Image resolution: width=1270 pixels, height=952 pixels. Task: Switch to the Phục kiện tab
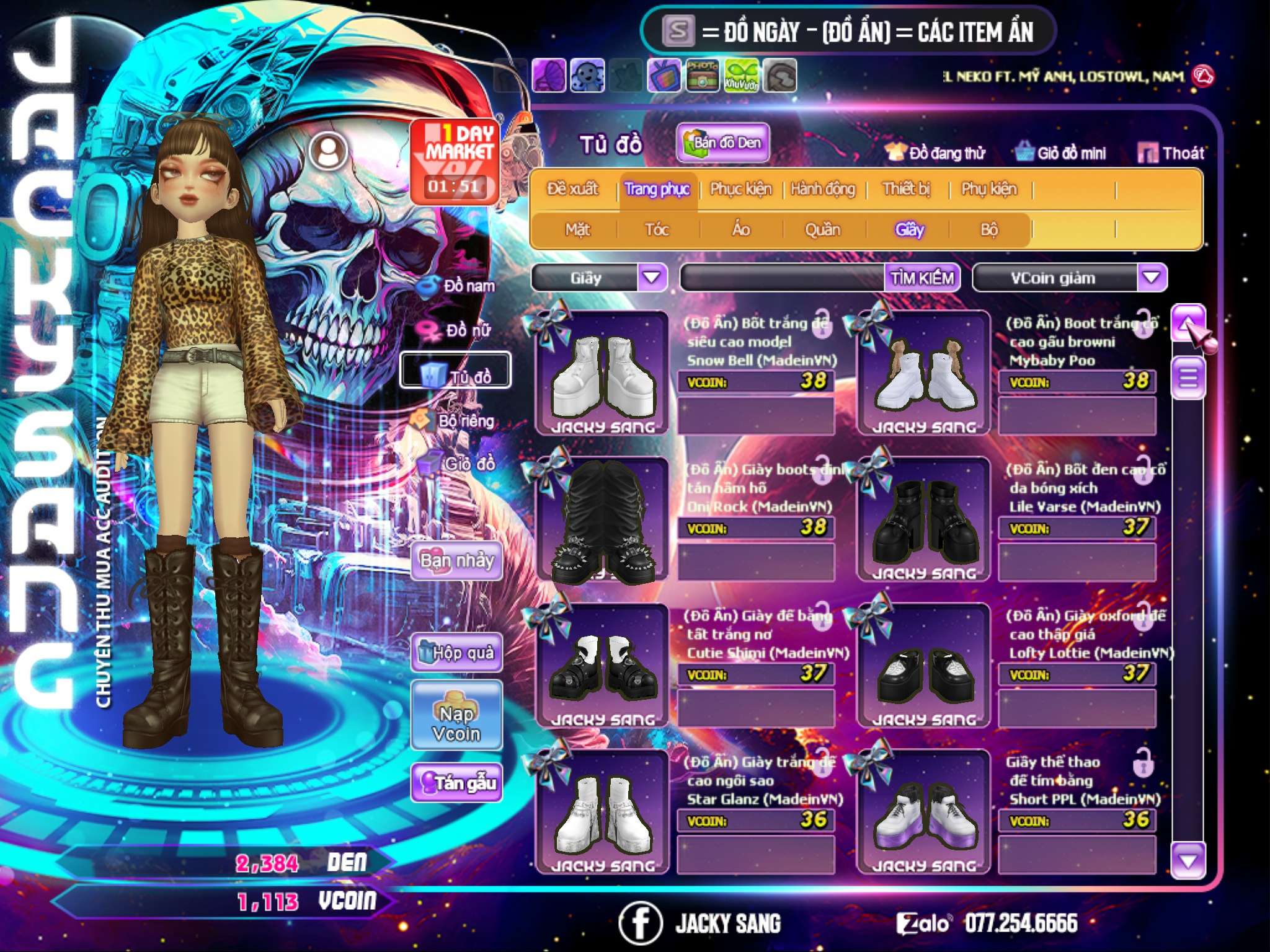741,189
